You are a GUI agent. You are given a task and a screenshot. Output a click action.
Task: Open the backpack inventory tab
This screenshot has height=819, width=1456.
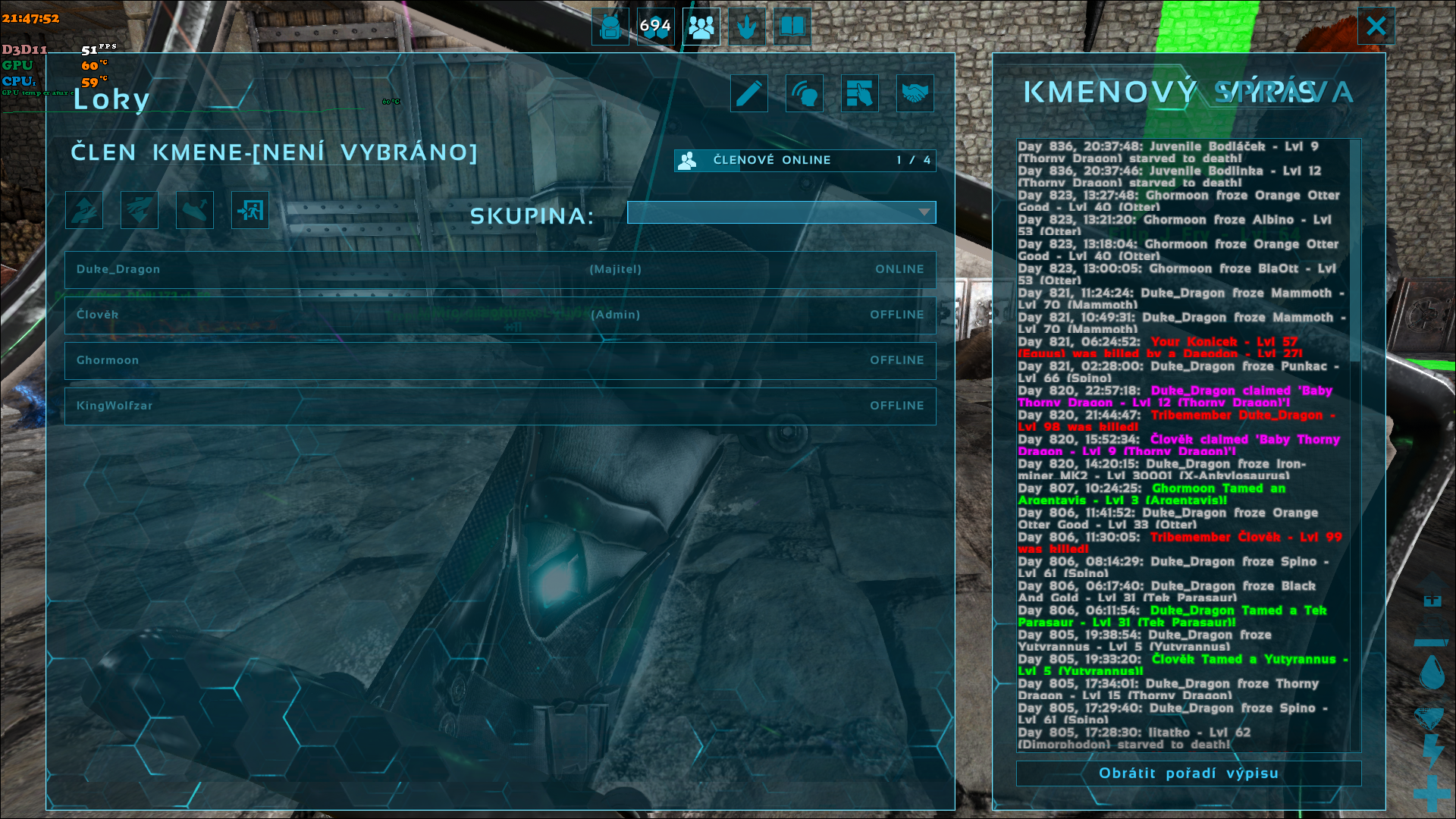[x=610, y=27]
